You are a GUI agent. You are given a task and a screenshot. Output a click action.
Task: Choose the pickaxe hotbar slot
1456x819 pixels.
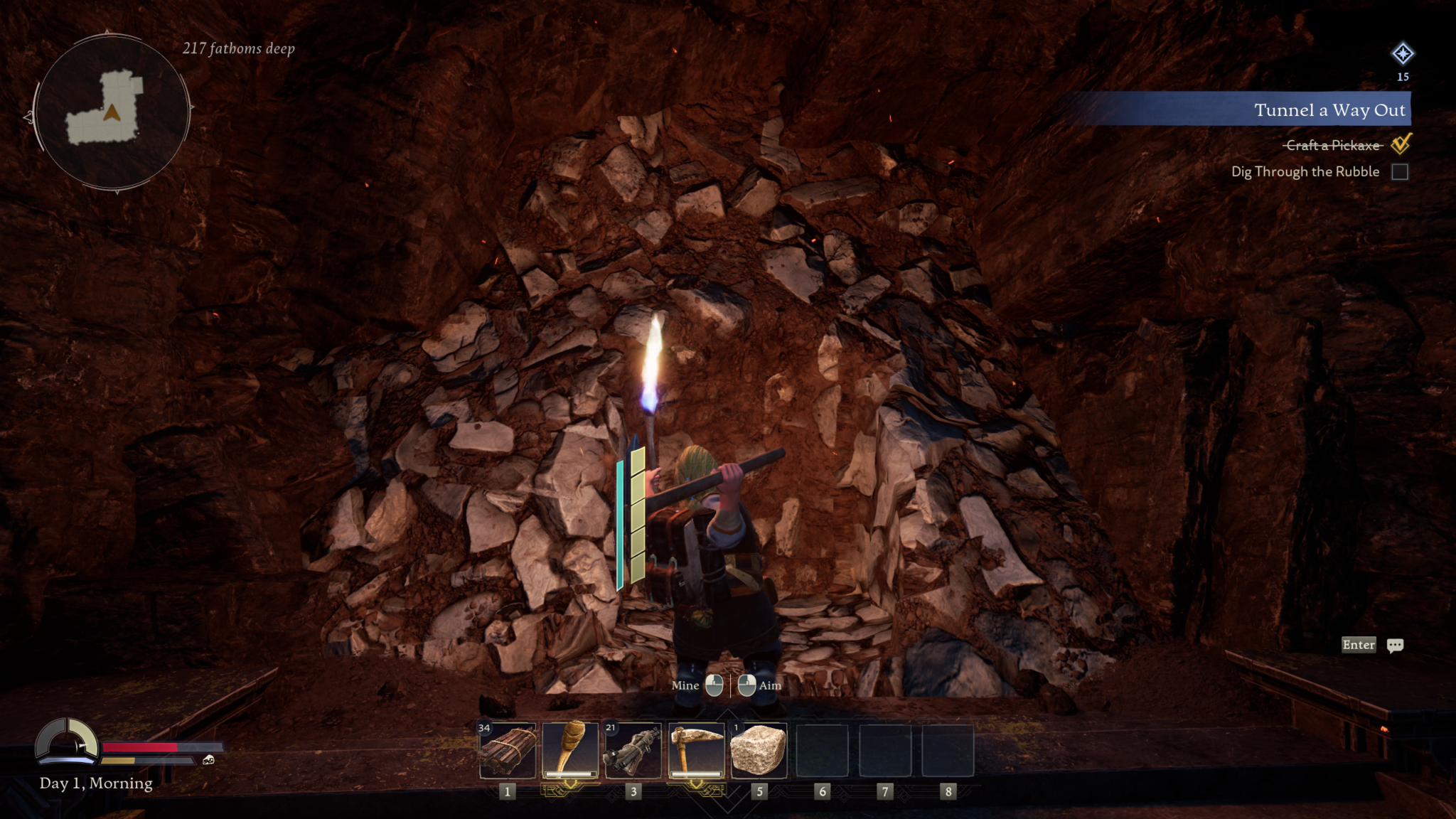696,751
